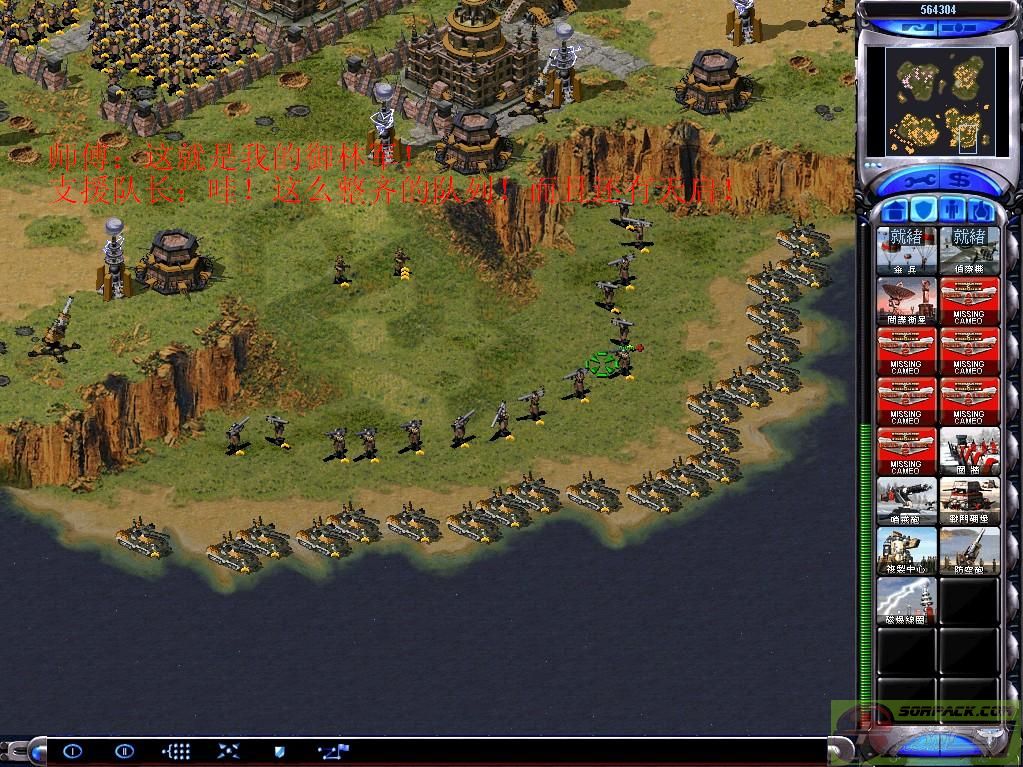
Task: Activate the dollar-sign sell button
Action: 959,182
